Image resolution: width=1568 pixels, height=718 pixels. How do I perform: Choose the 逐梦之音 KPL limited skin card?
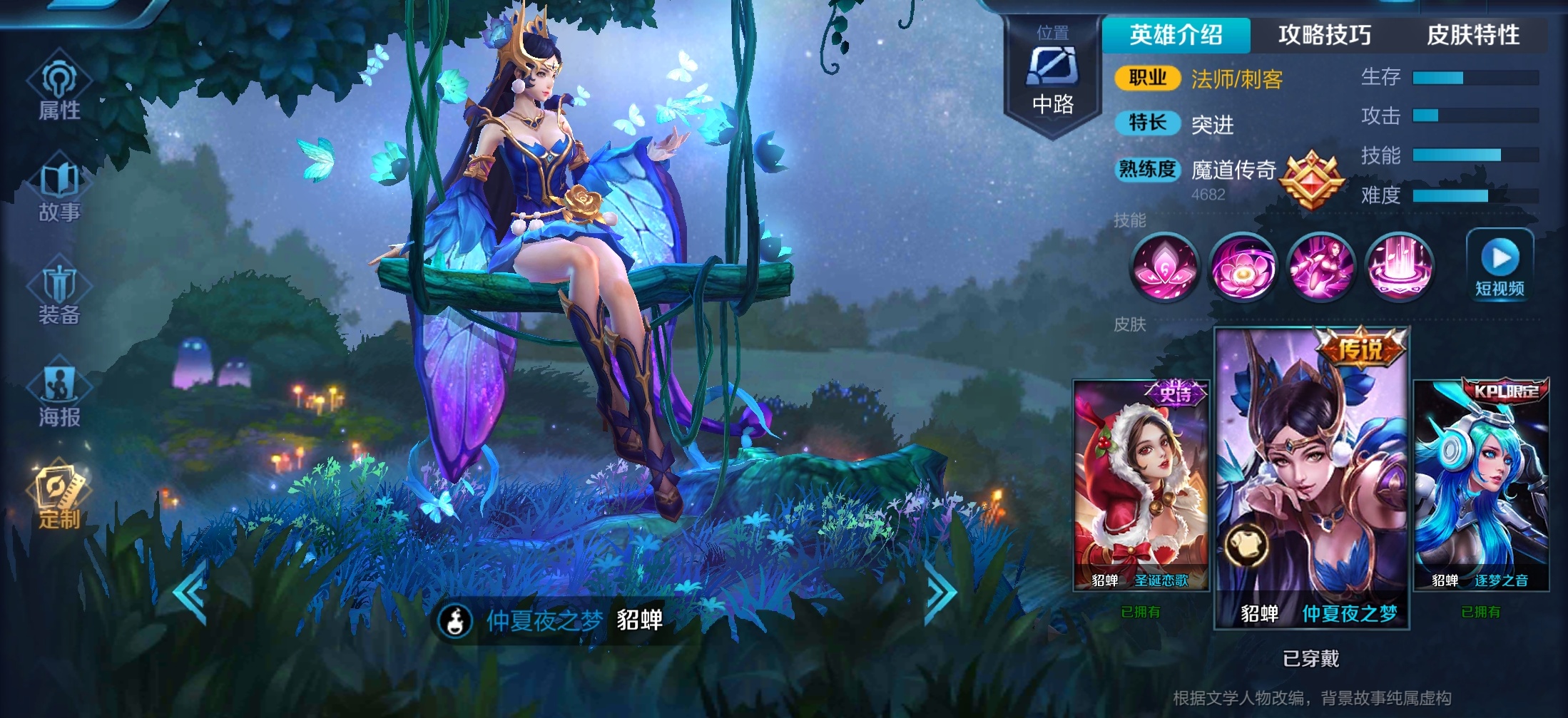[x=1481, y=485]
